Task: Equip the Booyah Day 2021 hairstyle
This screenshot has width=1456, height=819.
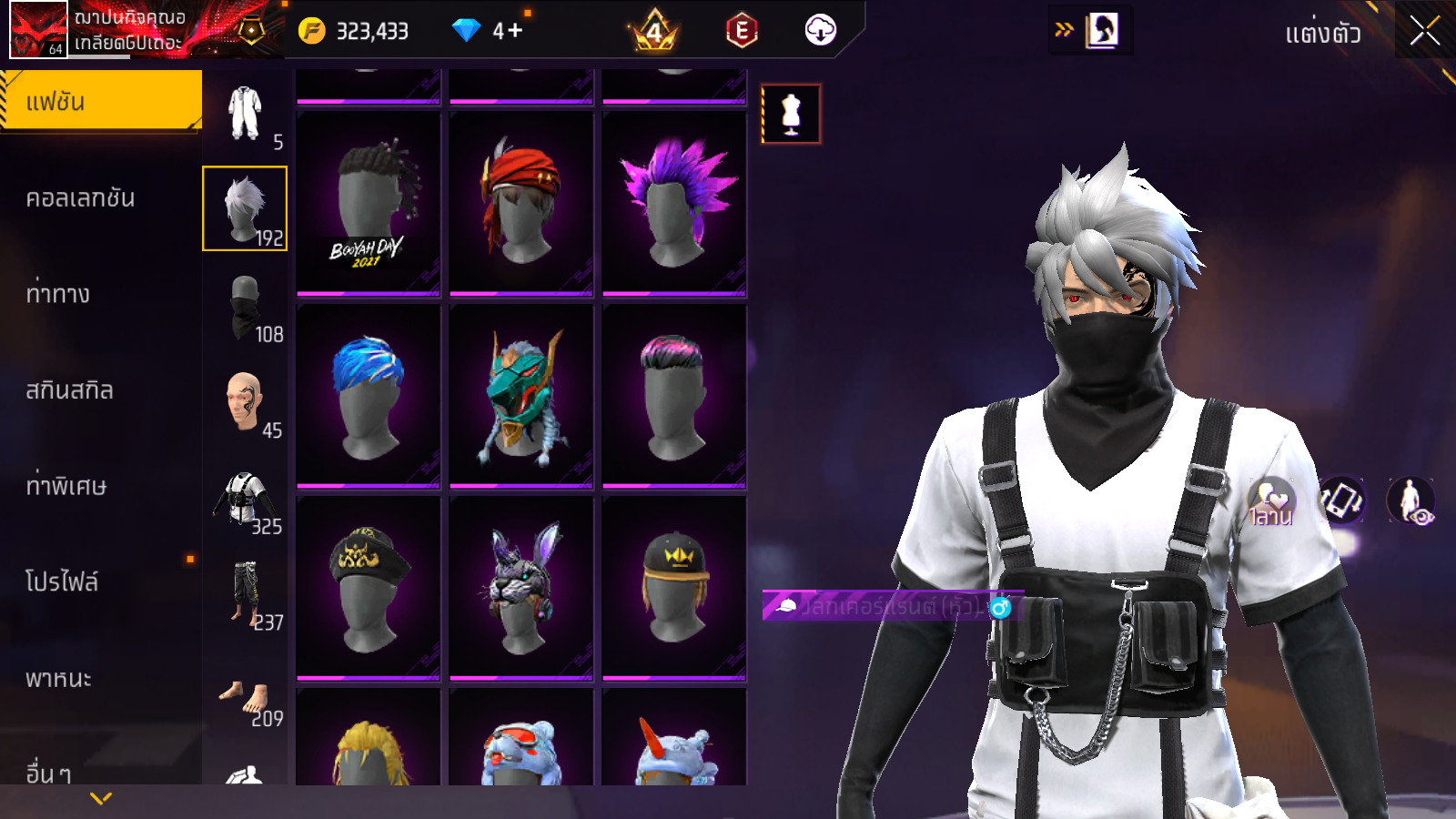Action: pos(369,204)
